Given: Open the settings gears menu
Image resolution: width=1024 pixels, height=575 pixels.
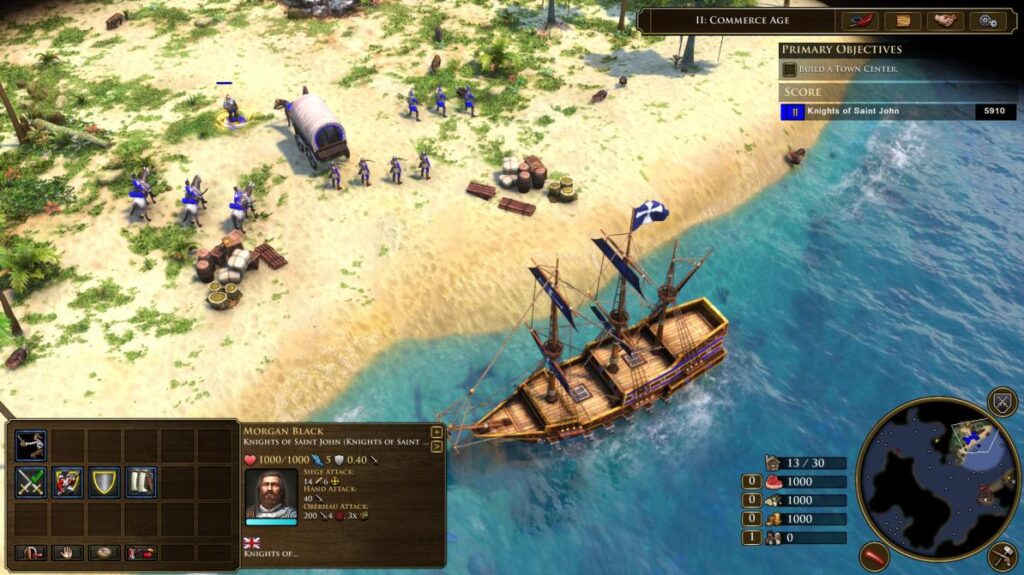Looking at the screenshot, I should 987,21.
